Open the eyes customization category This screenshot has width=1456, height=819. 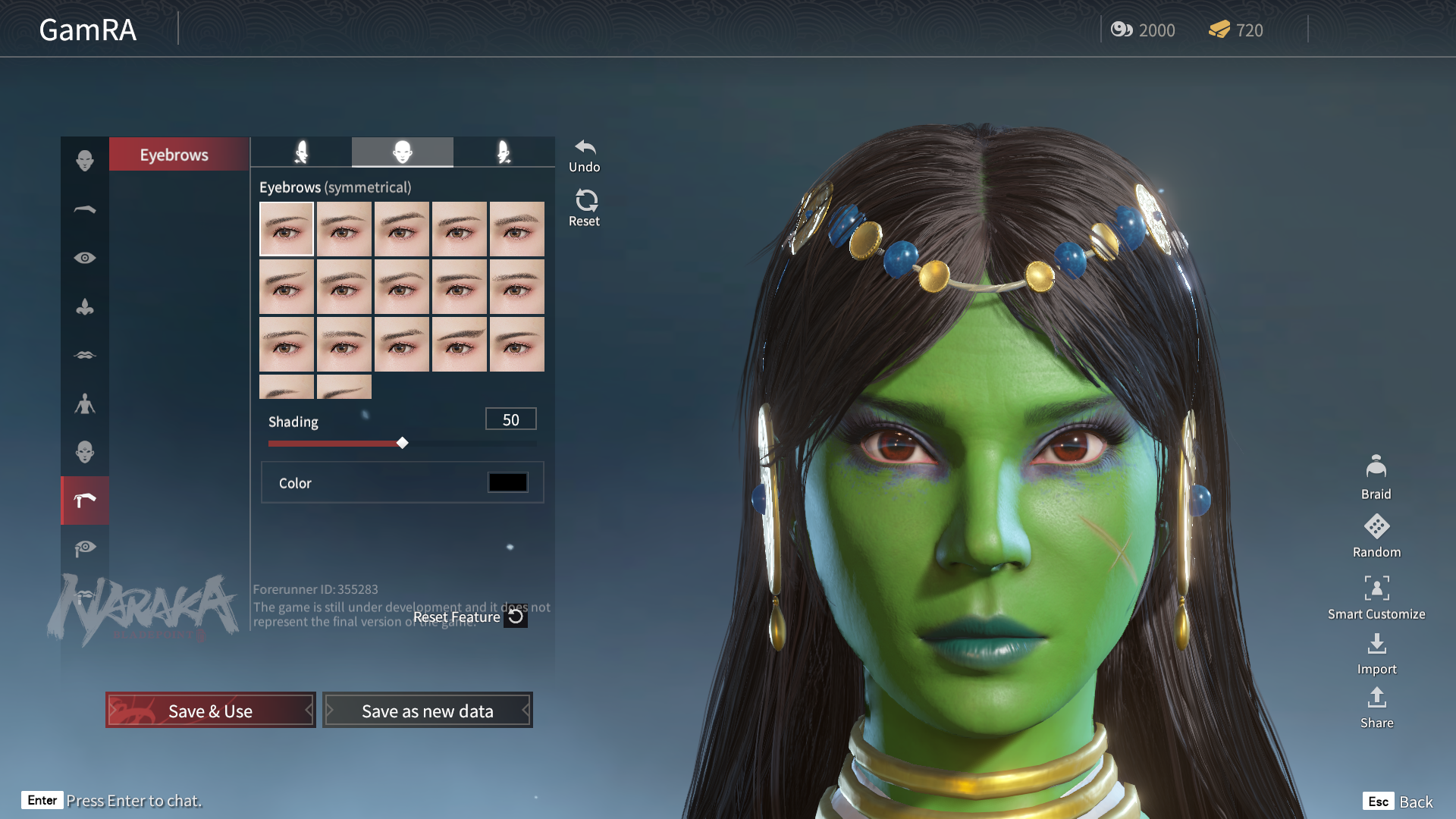(85, 258)
